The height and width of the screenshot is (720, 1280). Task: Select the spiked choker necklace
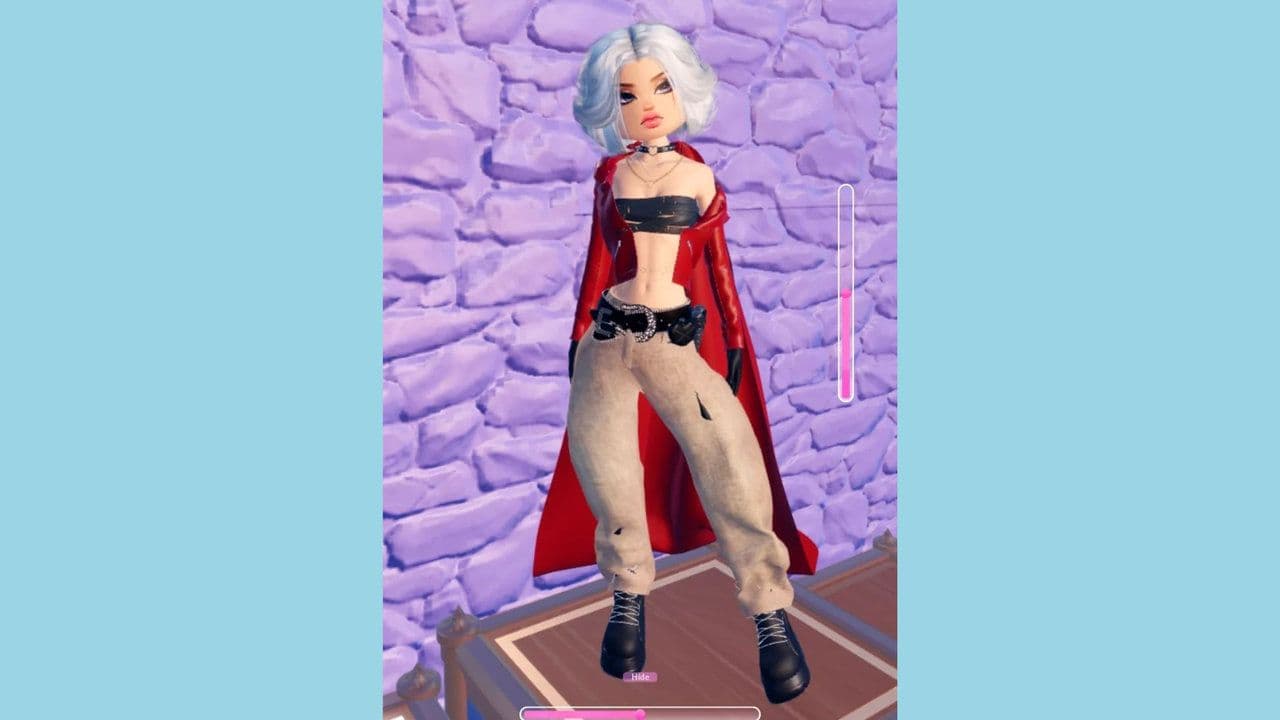[651, 150]
